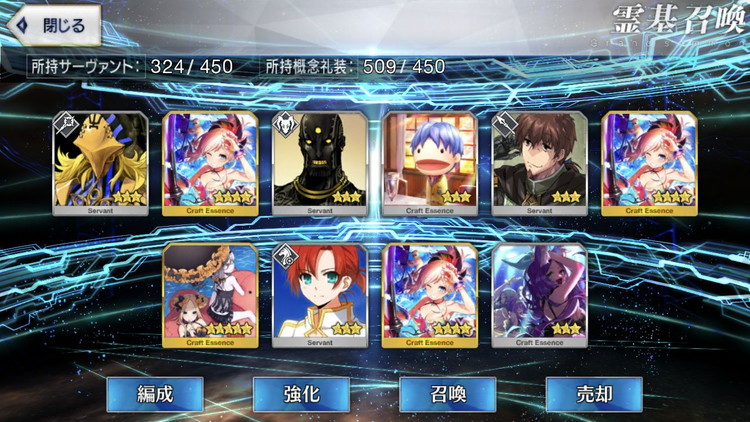
Task: Select the five-star beach Craft Essence card
Action: click(210, 293)
